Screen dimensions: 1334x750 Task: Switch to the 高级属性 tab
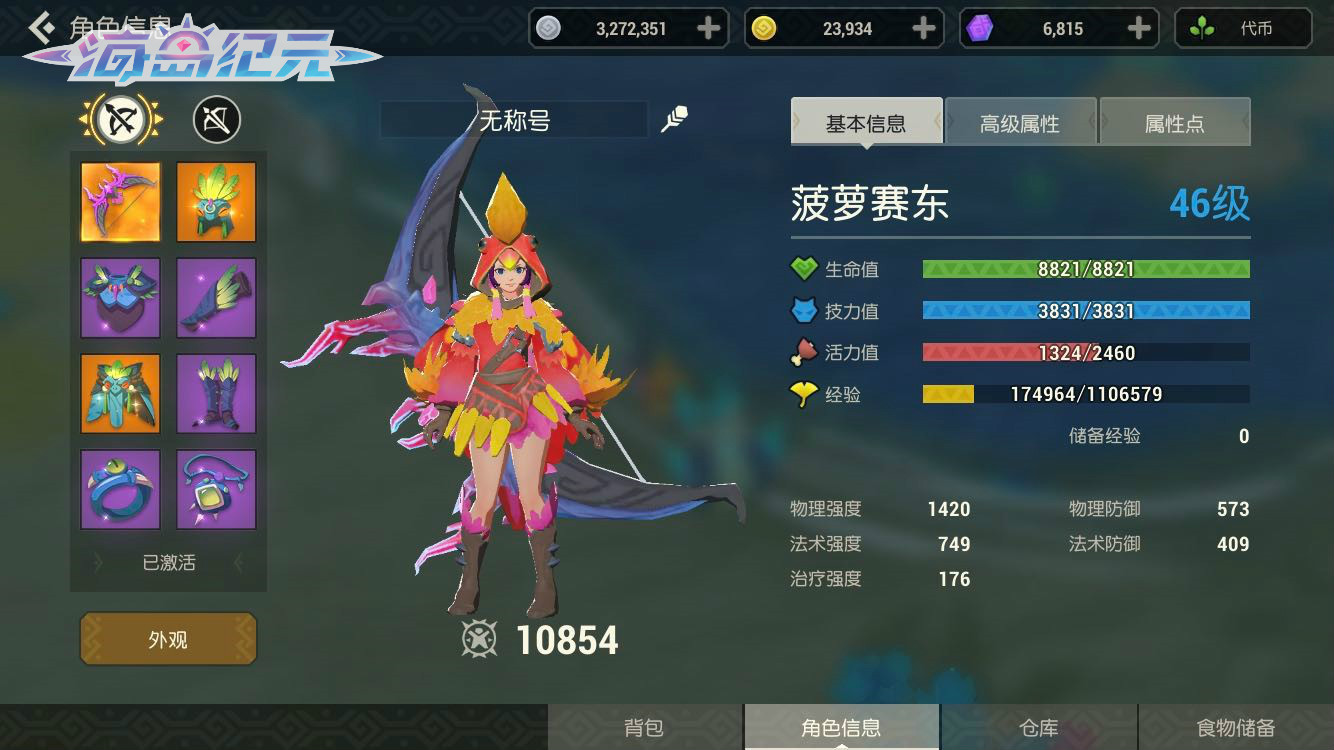tap(1020, 124)
